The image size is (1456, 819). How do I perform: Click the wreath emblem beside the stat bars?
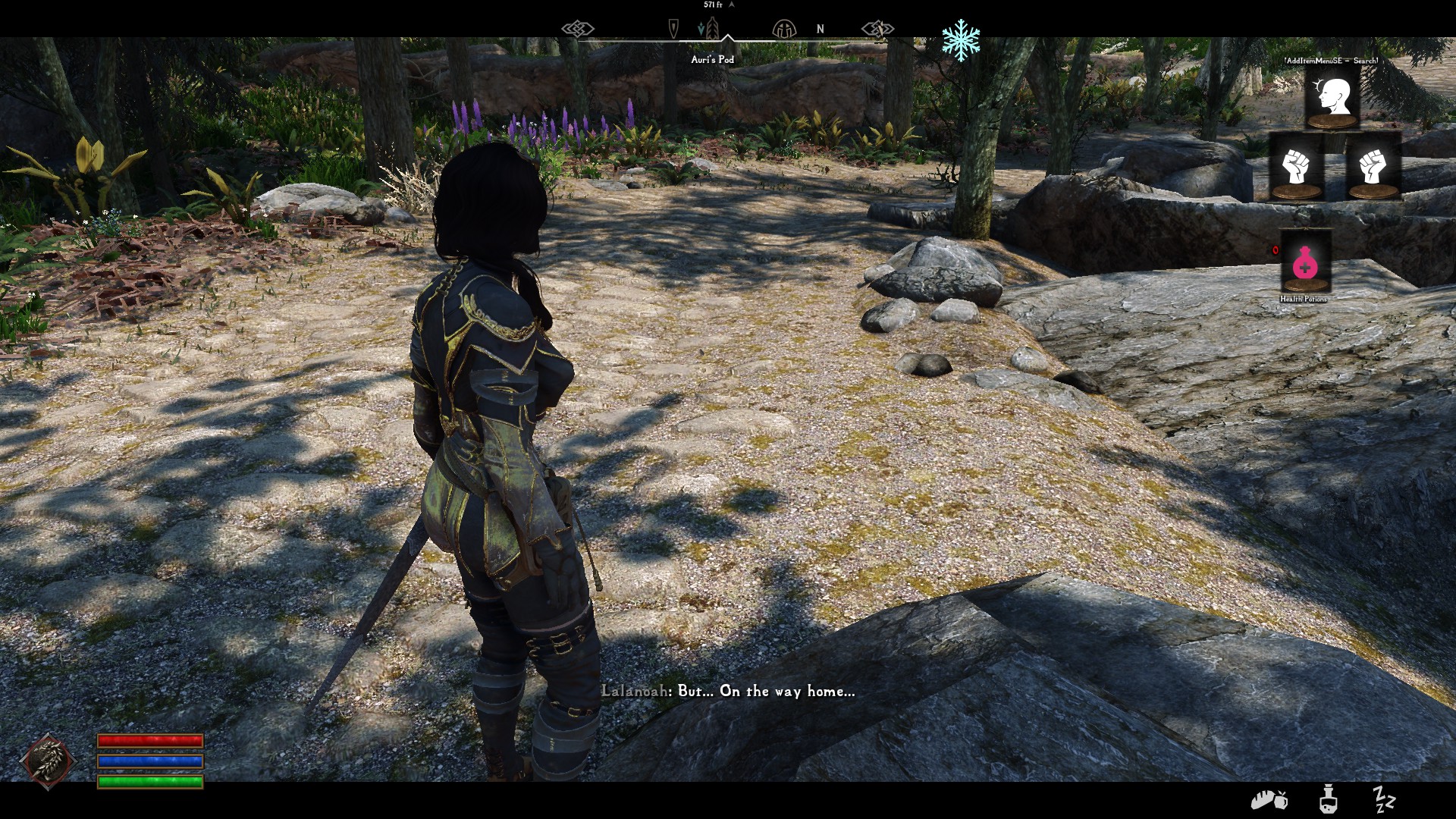(x=49, y=761)
